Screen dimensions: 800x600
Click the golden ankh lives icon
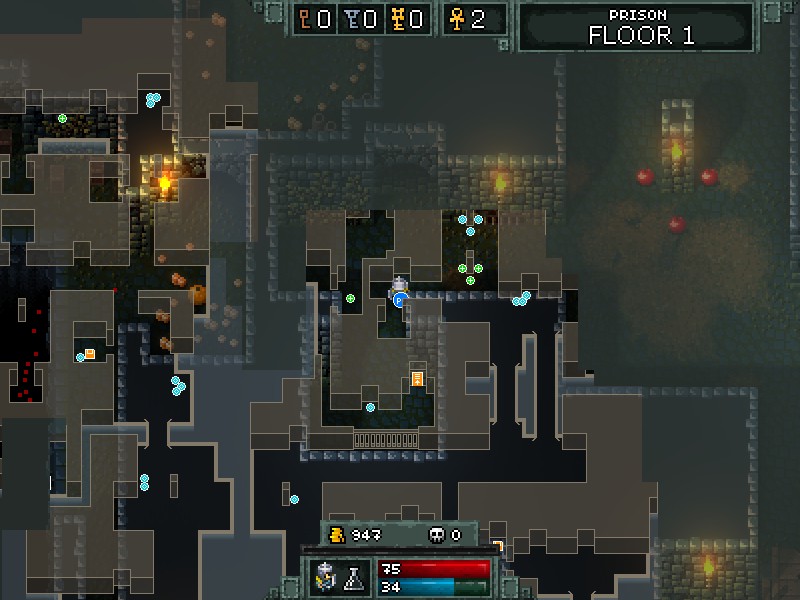pos(455,19)
